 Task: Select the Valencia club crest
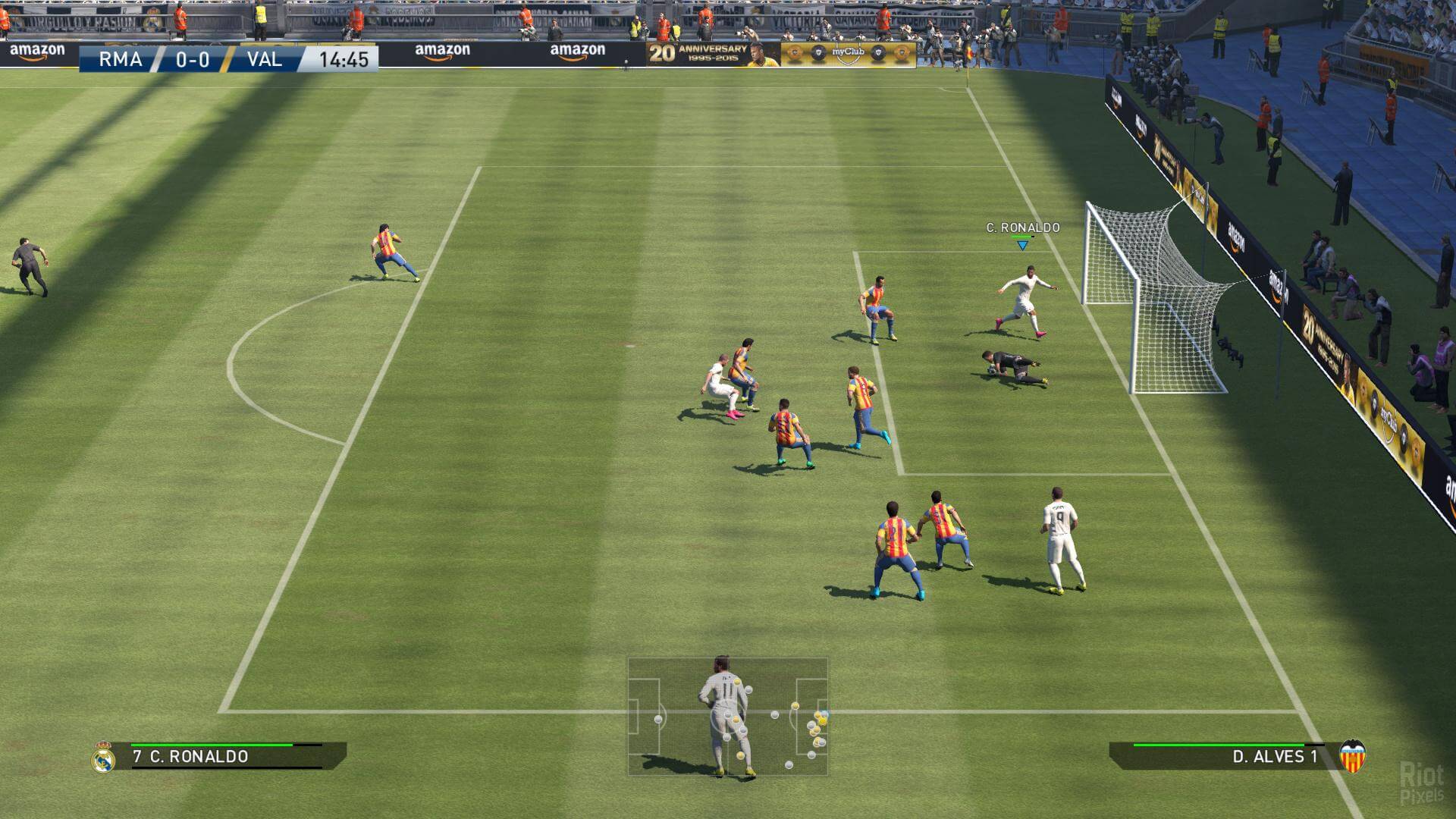pos(1352,756)
